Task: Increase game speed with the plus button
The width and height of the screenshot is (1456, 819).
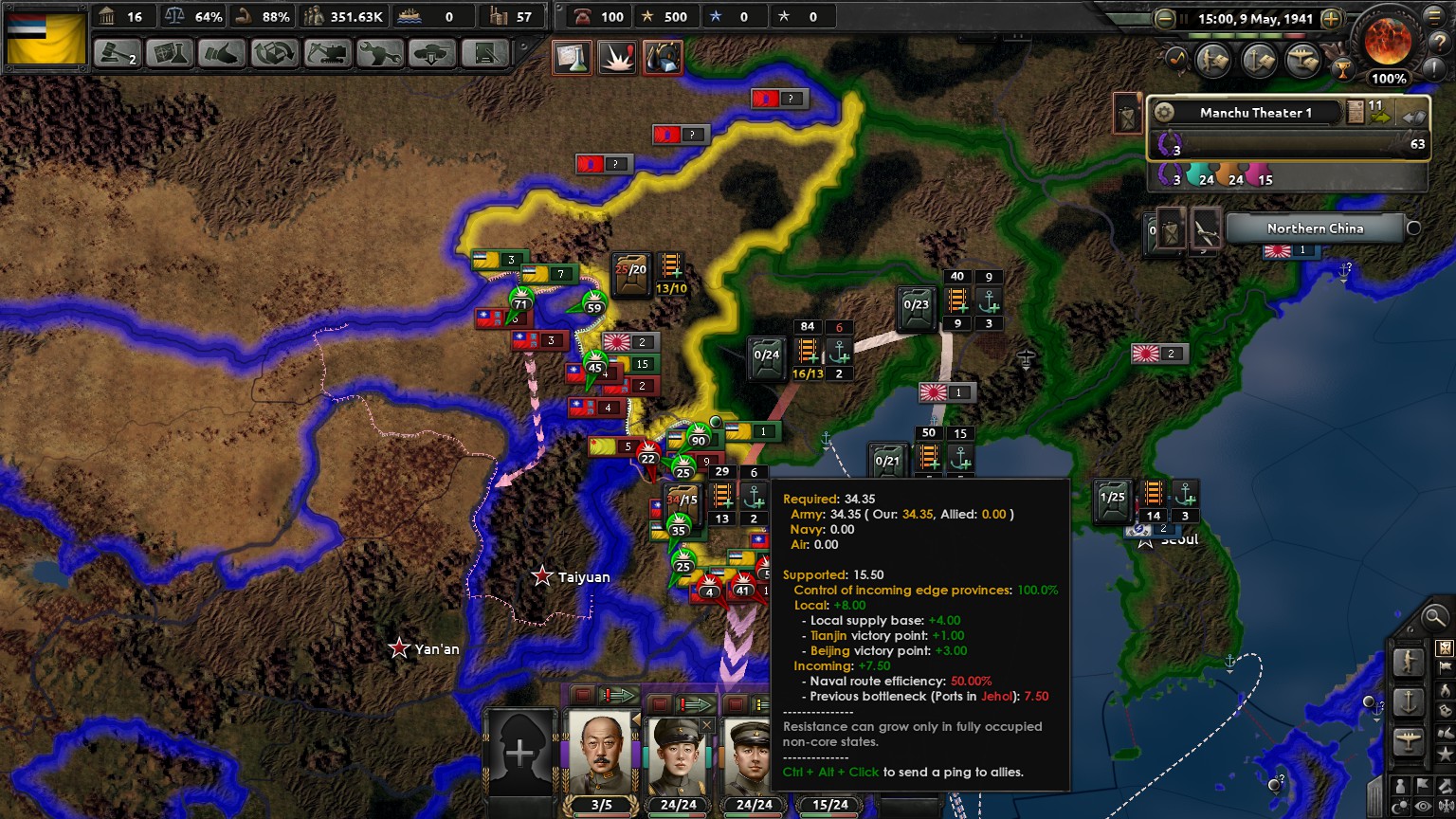Action: point(1331,19)
